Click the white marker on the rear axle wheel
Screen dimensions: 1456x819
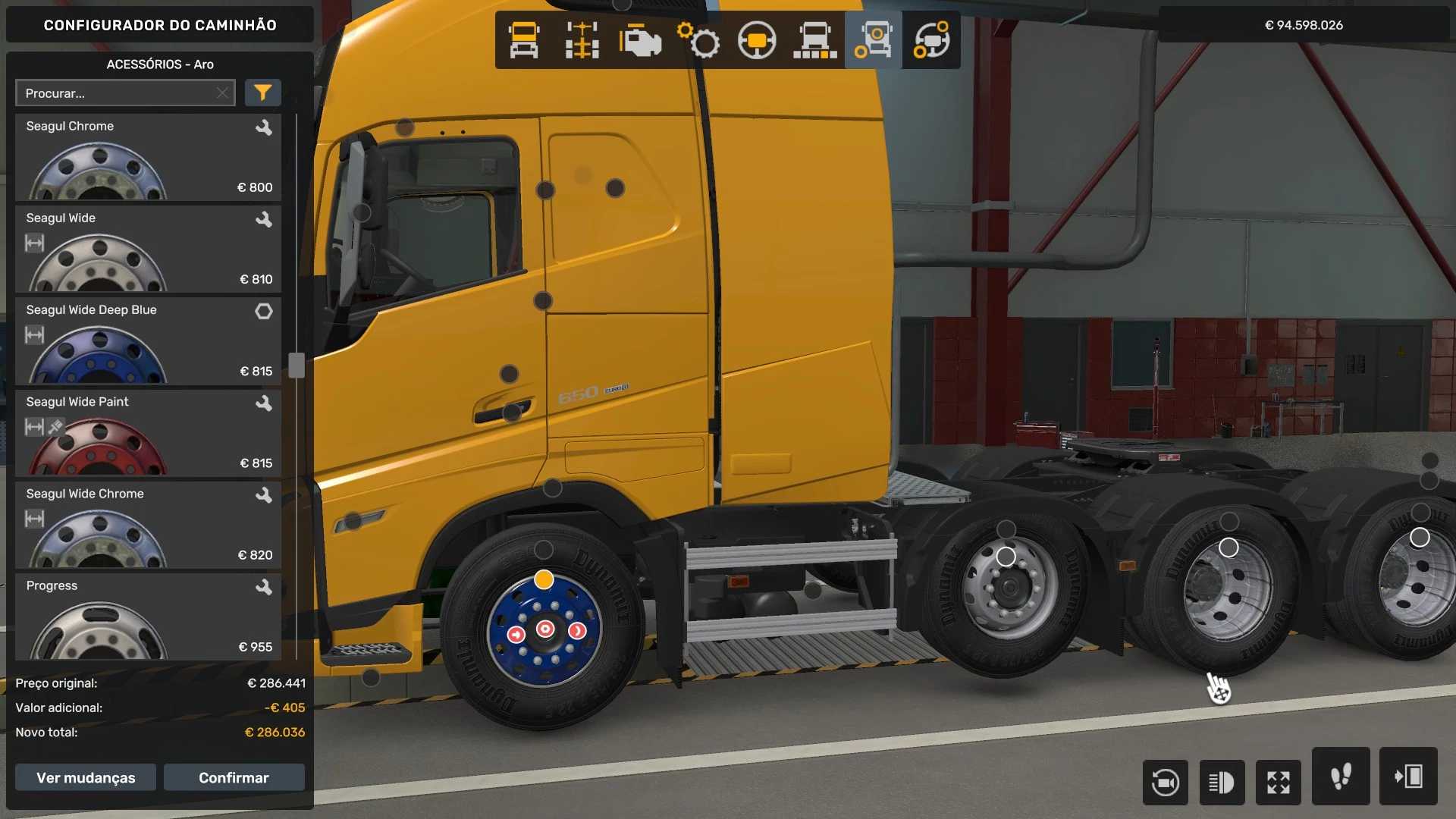[1006, 557]
